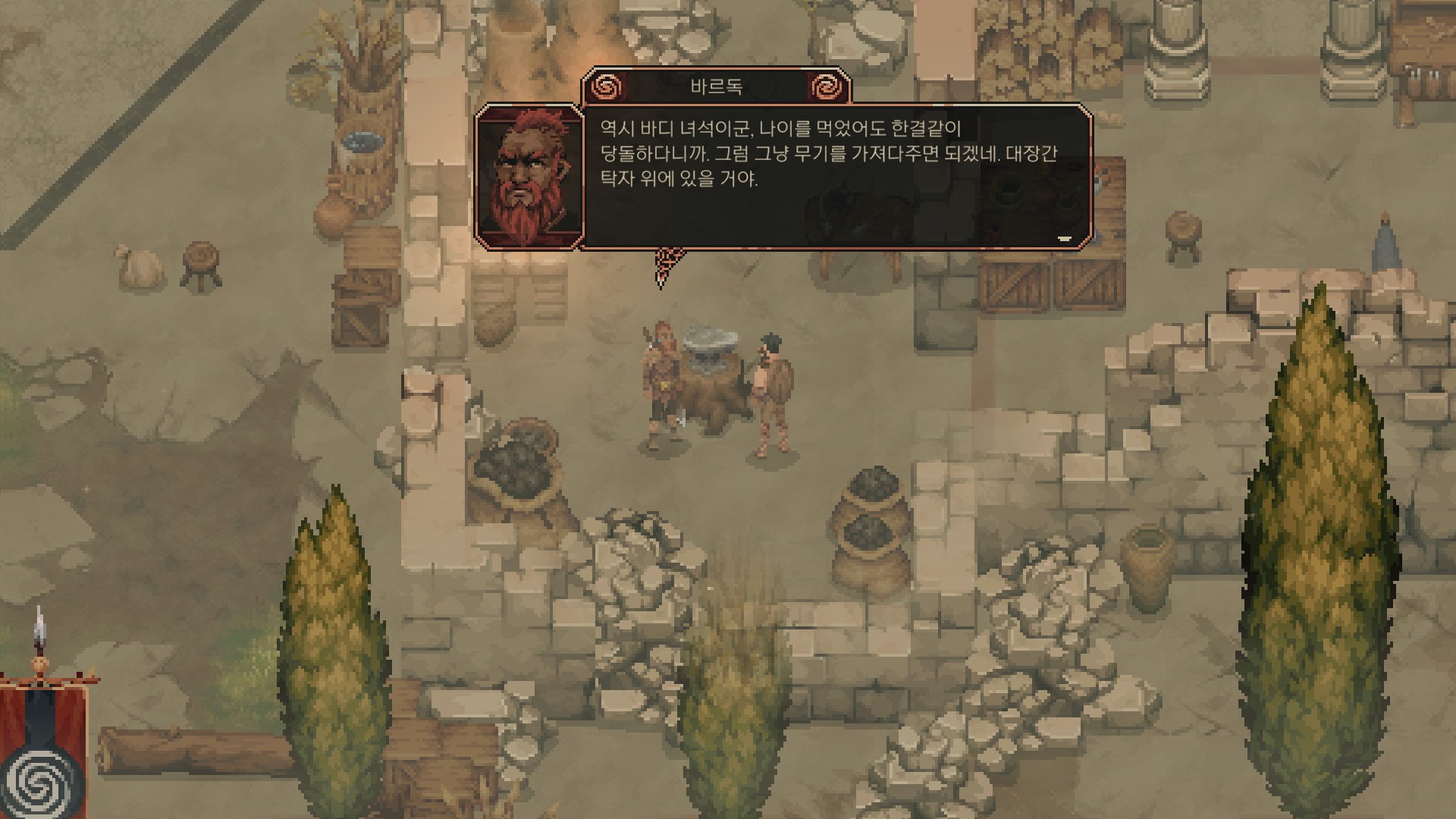Advance dialogue with the continue arrow indicator

click(x=1064, y=238)
